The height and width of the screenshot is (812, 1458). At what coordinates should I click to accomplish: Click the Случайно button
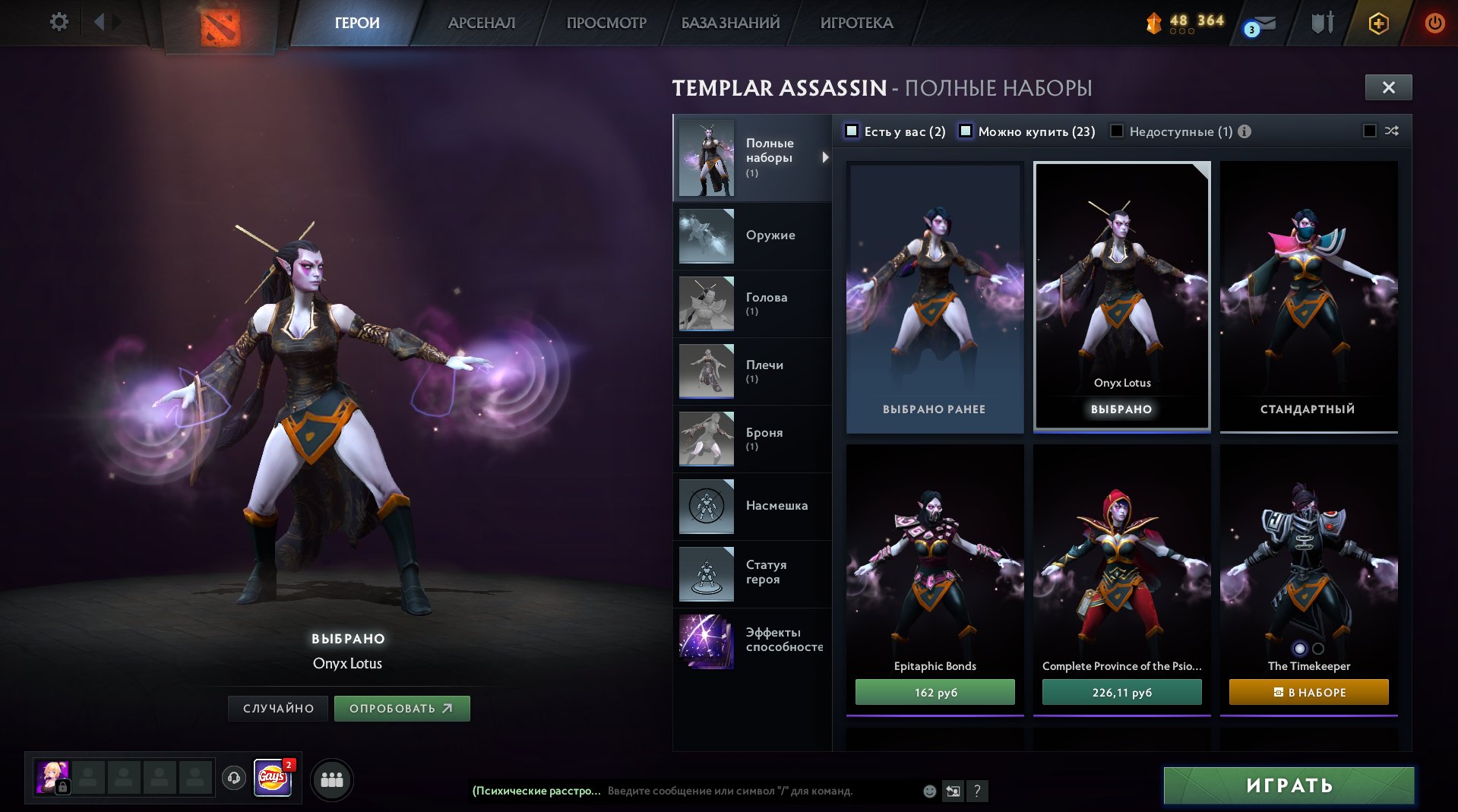tap(278, 708)
